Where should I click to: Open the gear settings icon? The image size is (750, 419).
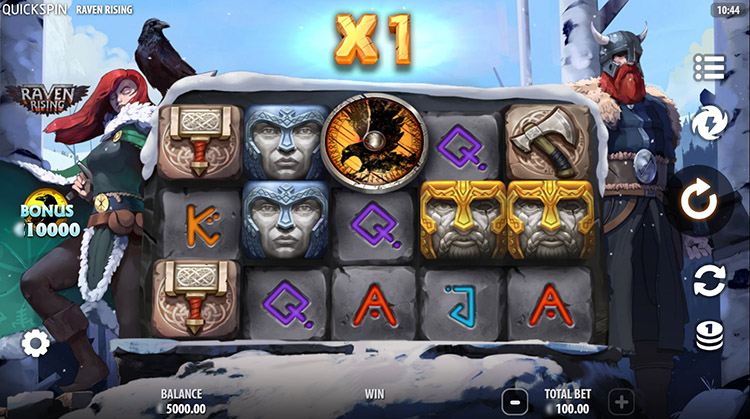point(36,344)
